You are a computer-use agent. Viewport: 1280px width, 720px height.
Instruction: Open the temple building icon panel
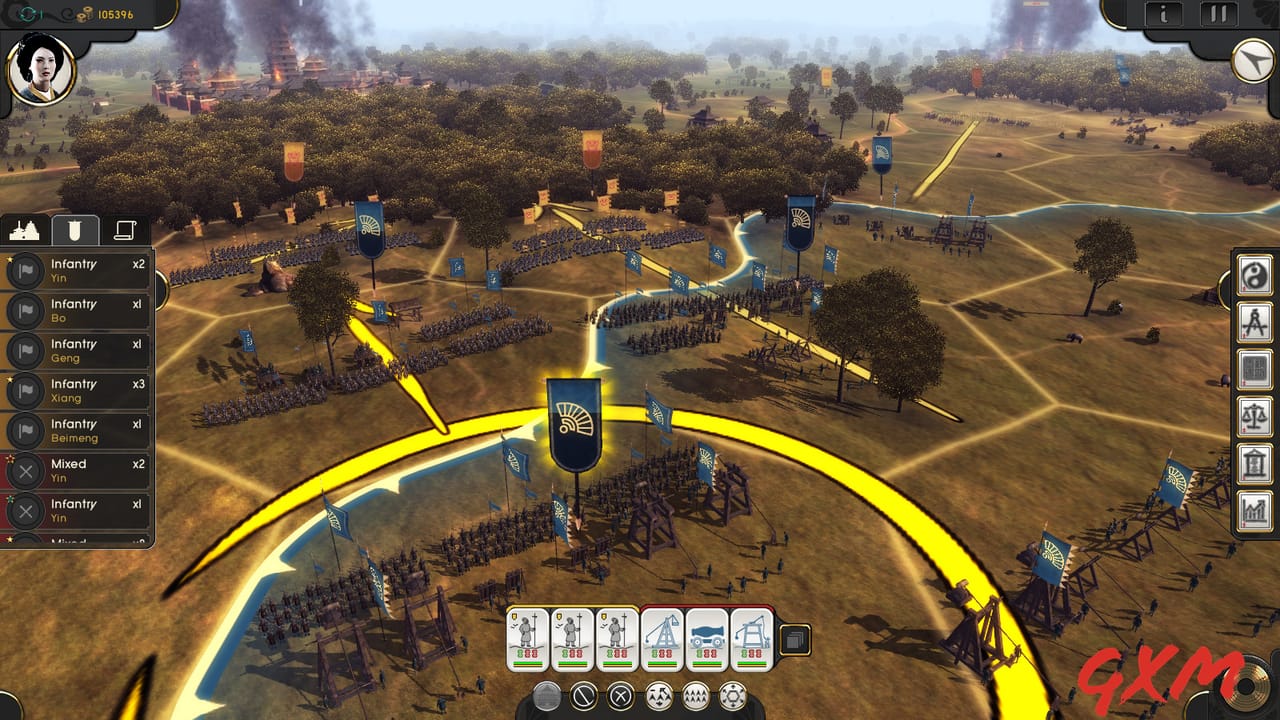[1255, 463]
